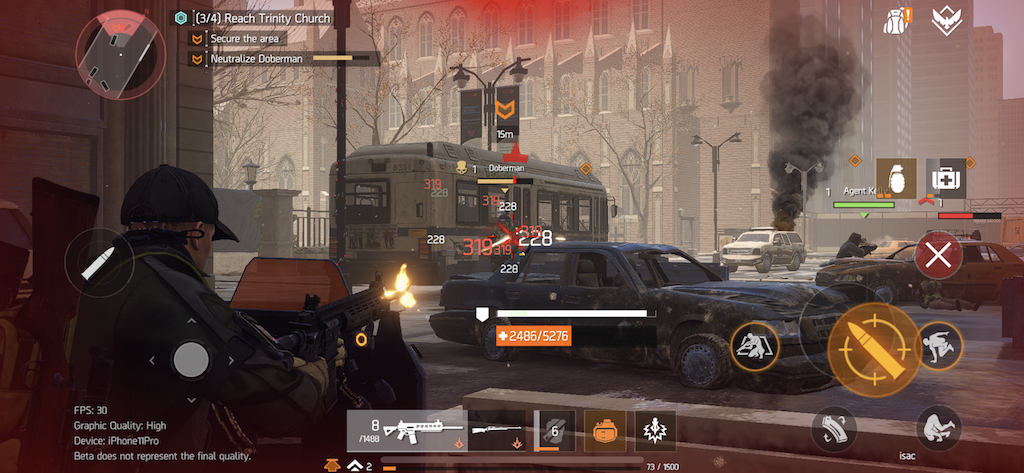The width and height of the screenshot is (1024, 473).
Task: Tap the red X cancel button
Action: coord(938,255)
